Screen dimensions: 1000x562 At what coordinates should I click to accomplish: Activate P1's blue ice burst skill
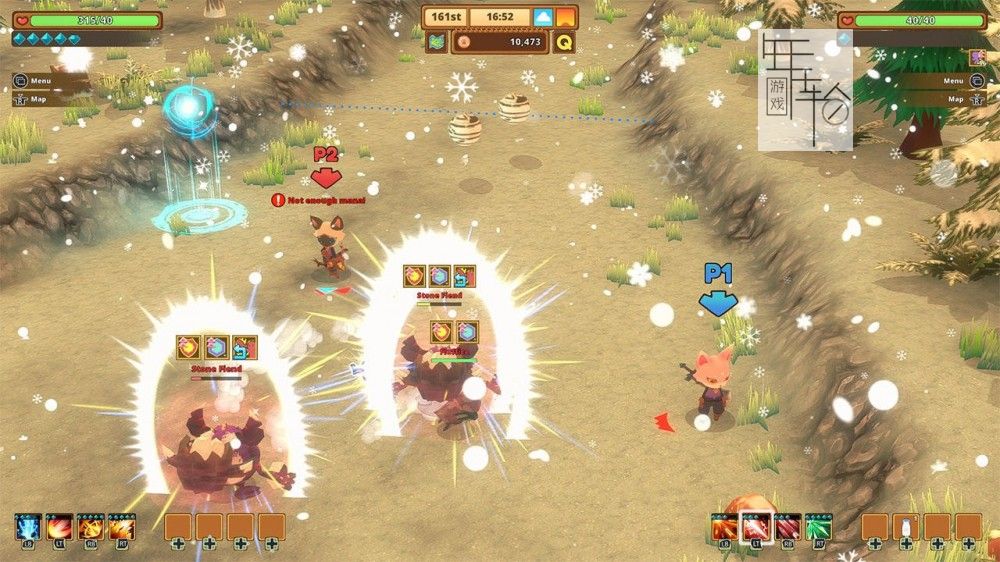click(x=27, y=526)
